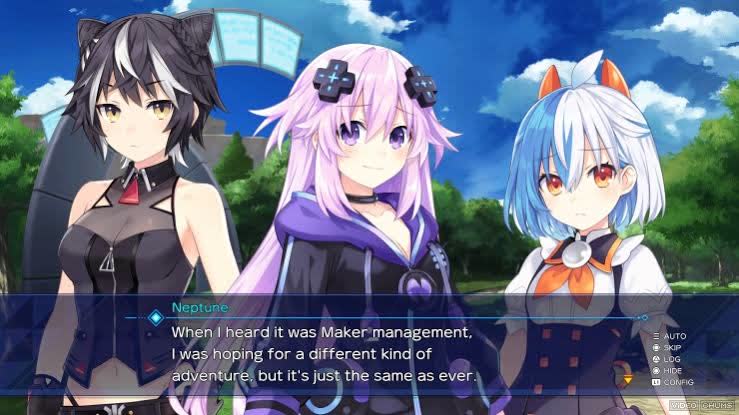Enable AUTO dialogue advance
This screenshot has height=415, width=739.
(x=674, y=335)
